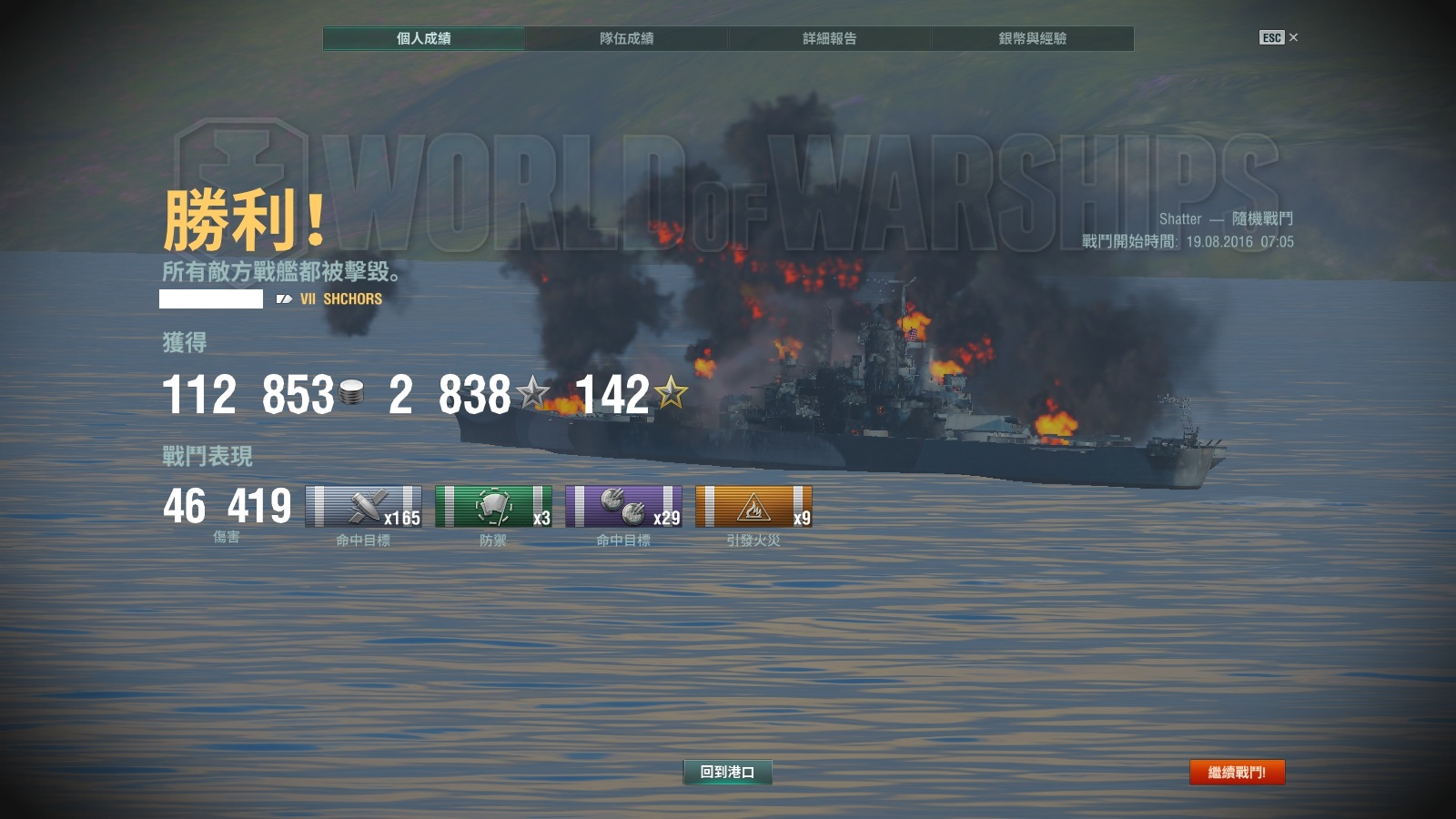The image size is (1456, 819).
Task: Select the 銀幣與經驗 tab
Action: (1032, 38)
